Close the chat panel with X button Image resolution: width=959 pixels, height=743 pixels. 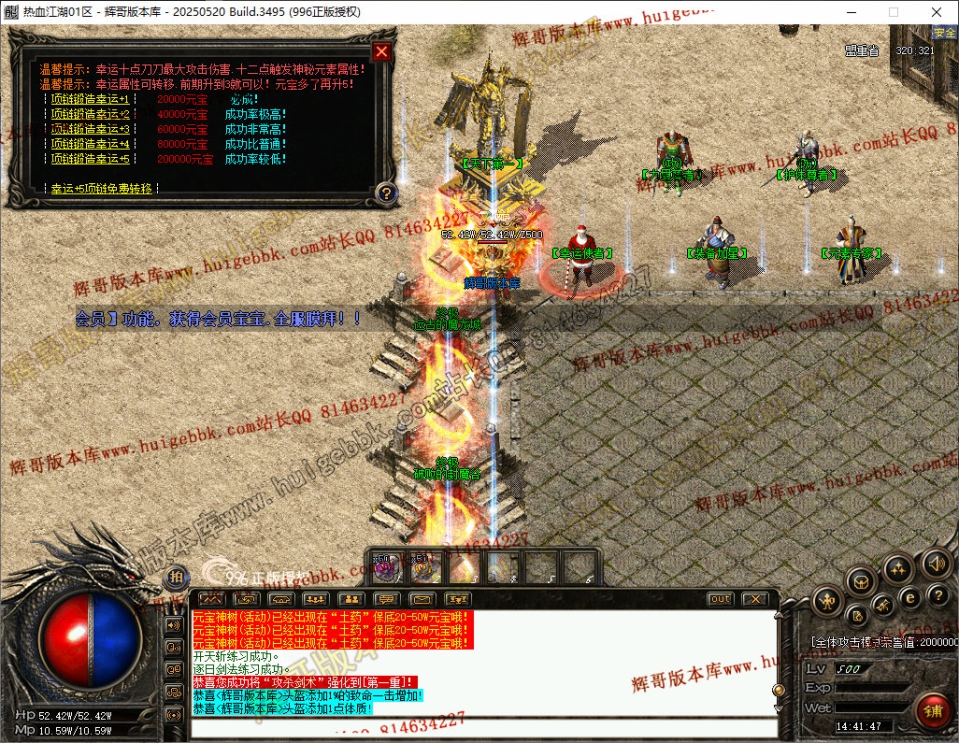point(755,599)
